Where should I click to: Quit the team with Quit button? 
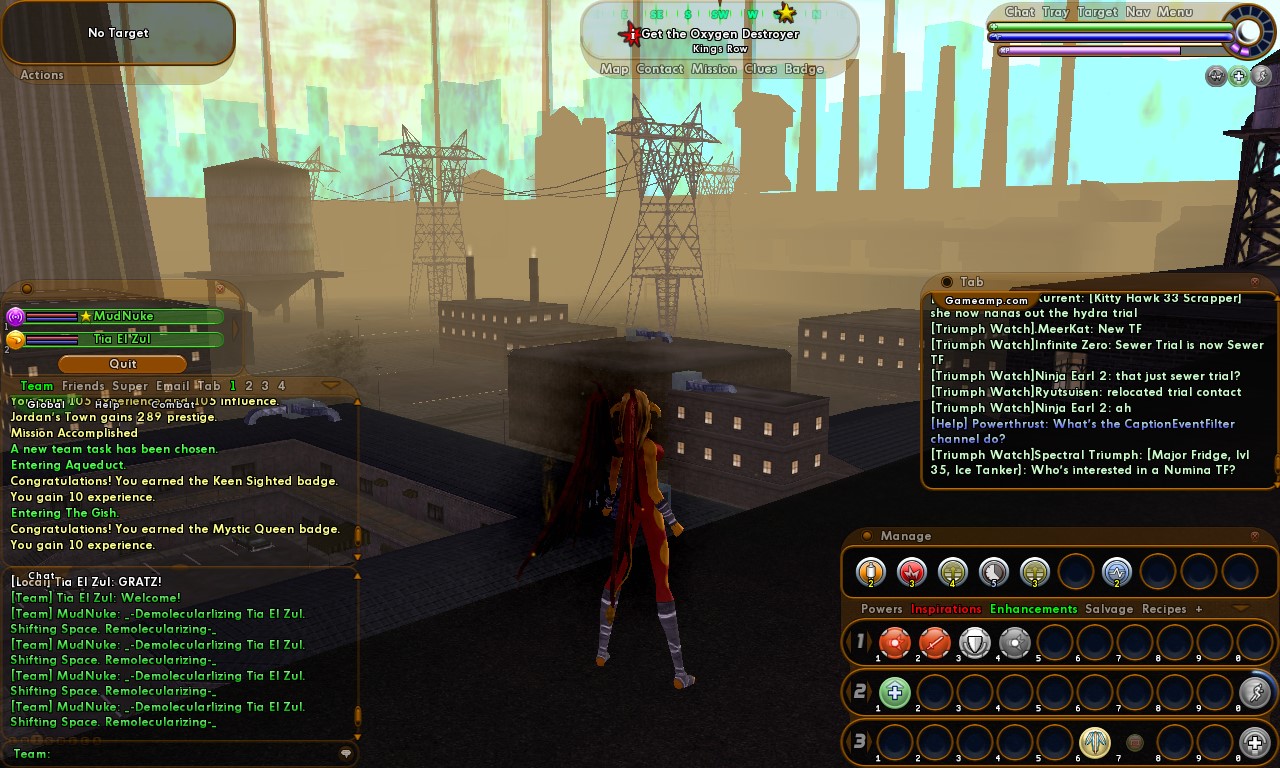pos(123,364)
